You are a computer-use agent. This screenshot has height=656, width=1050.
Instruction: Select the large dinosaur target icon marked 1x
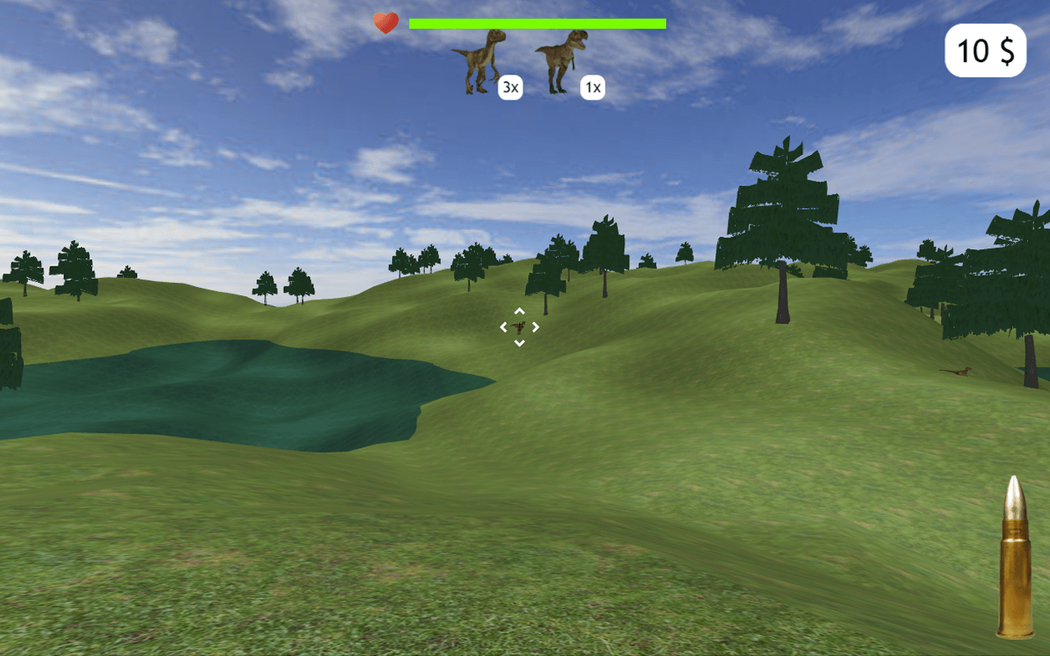561,61
